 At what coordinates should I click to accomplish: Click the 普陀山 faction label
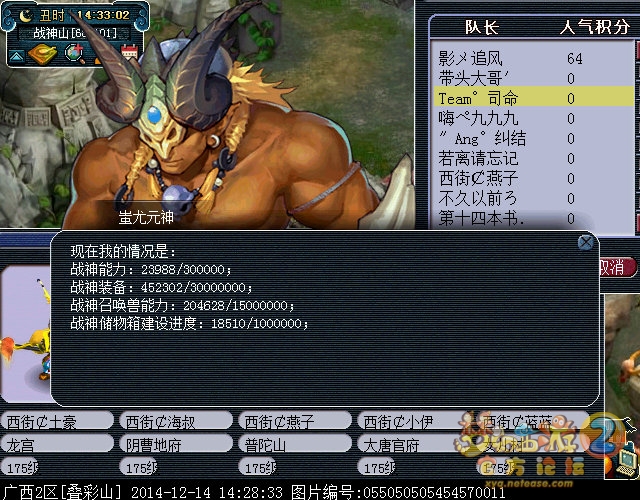(293, 444)
